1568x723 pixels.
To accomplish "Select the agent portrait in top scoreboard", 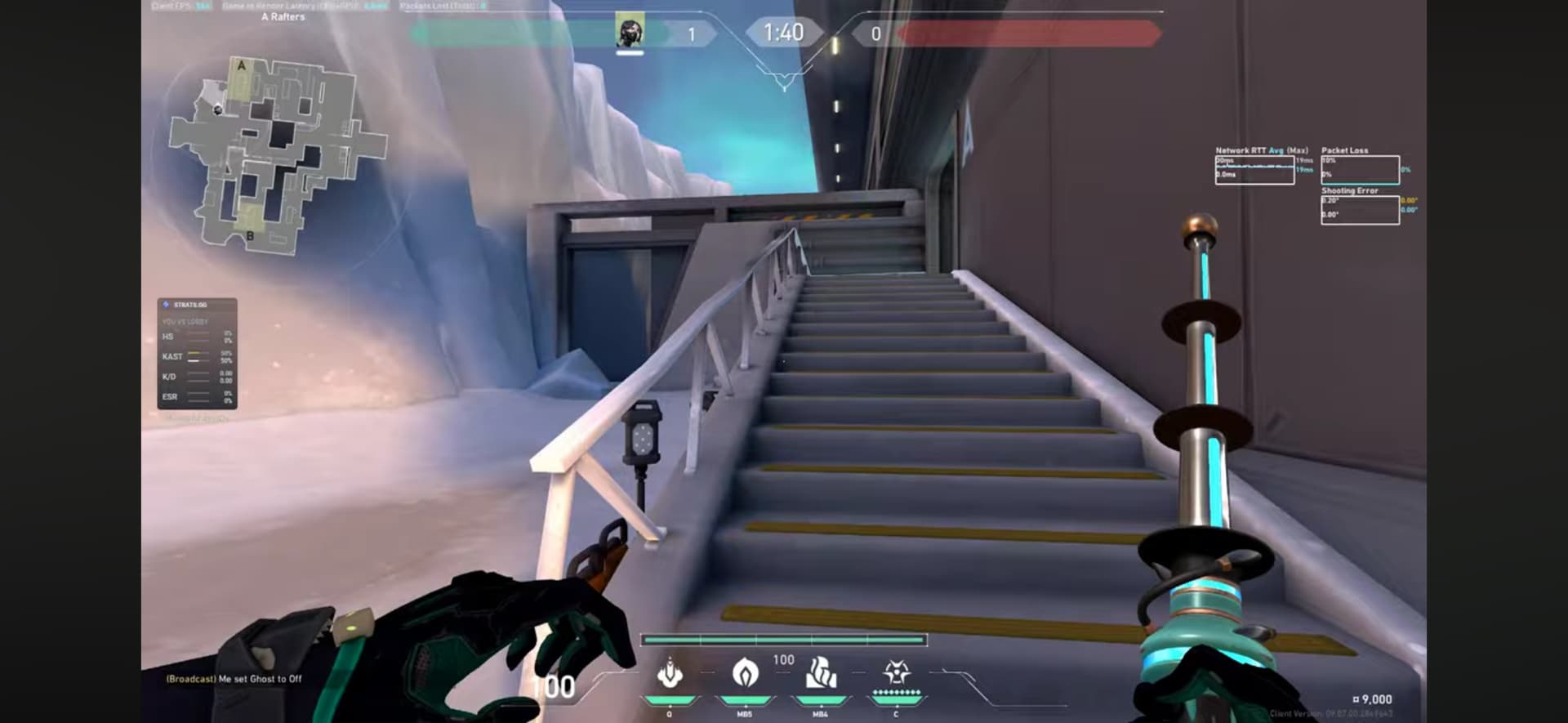I will pyautogui.click(x=629, y=32).
